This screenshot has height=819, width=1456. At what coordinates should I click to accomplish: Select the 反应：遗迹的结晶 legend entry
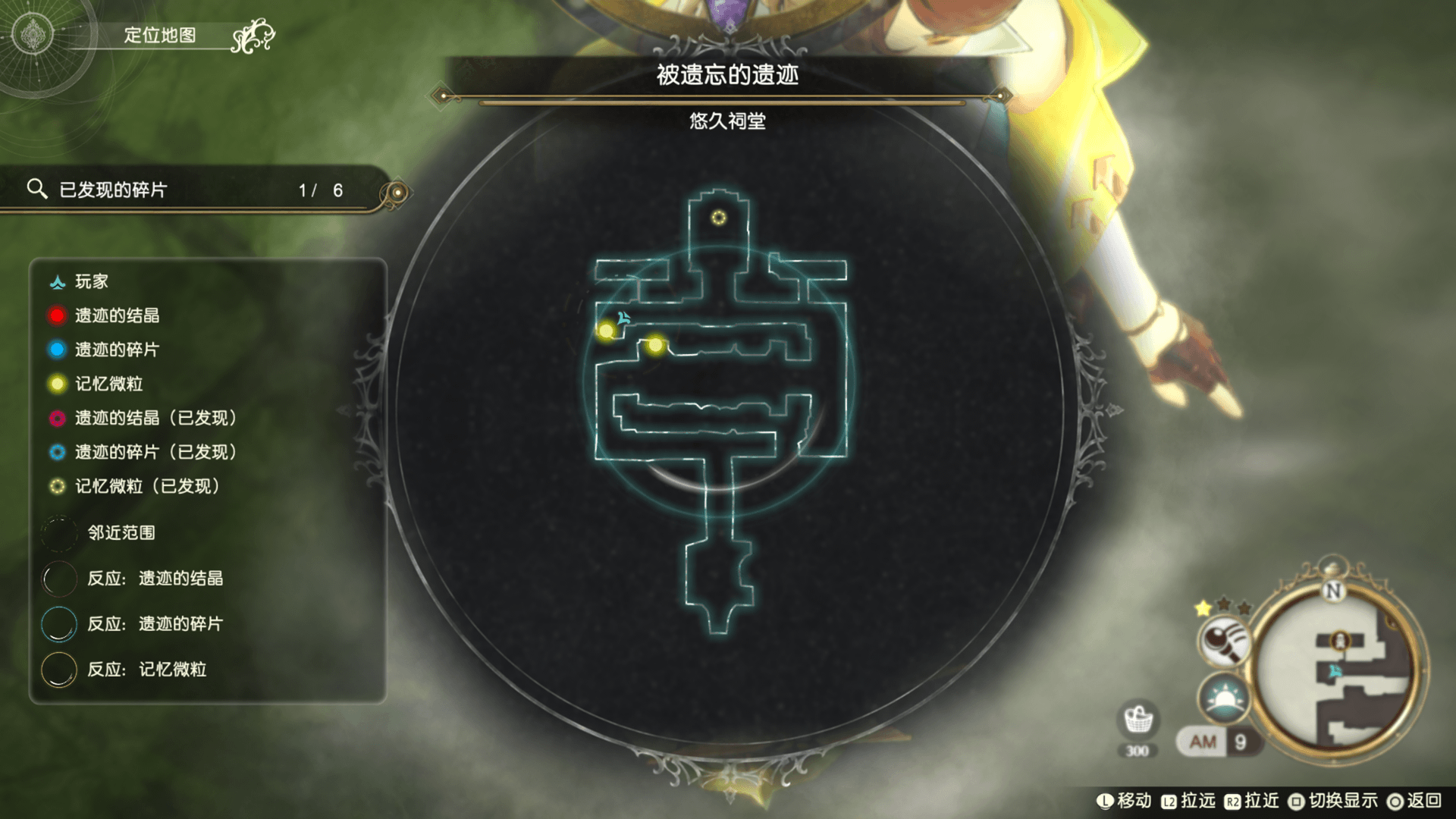154,579
